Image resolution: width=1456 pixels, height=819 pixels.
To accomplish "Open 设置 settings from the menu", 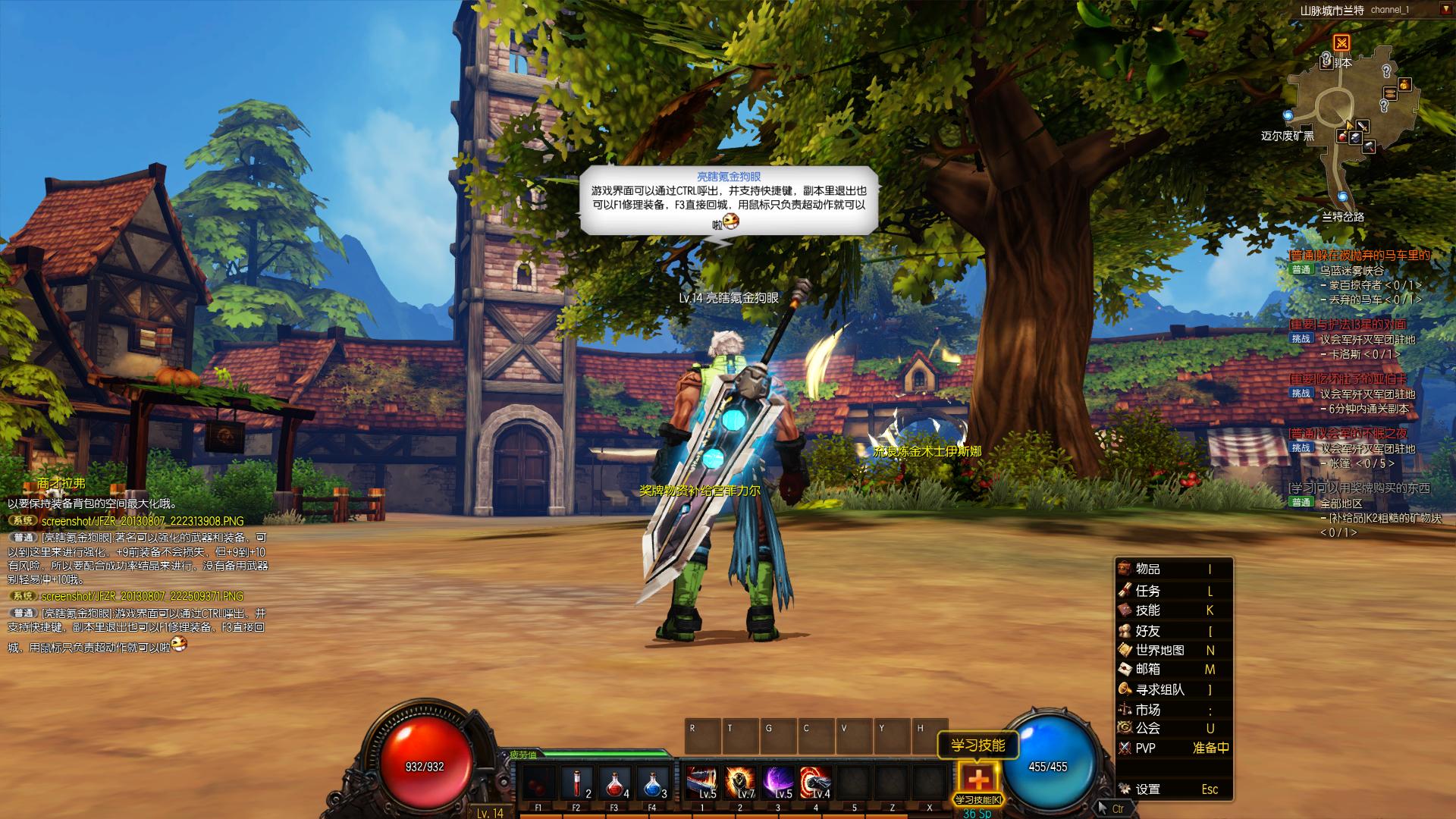I will (1147, 789).
